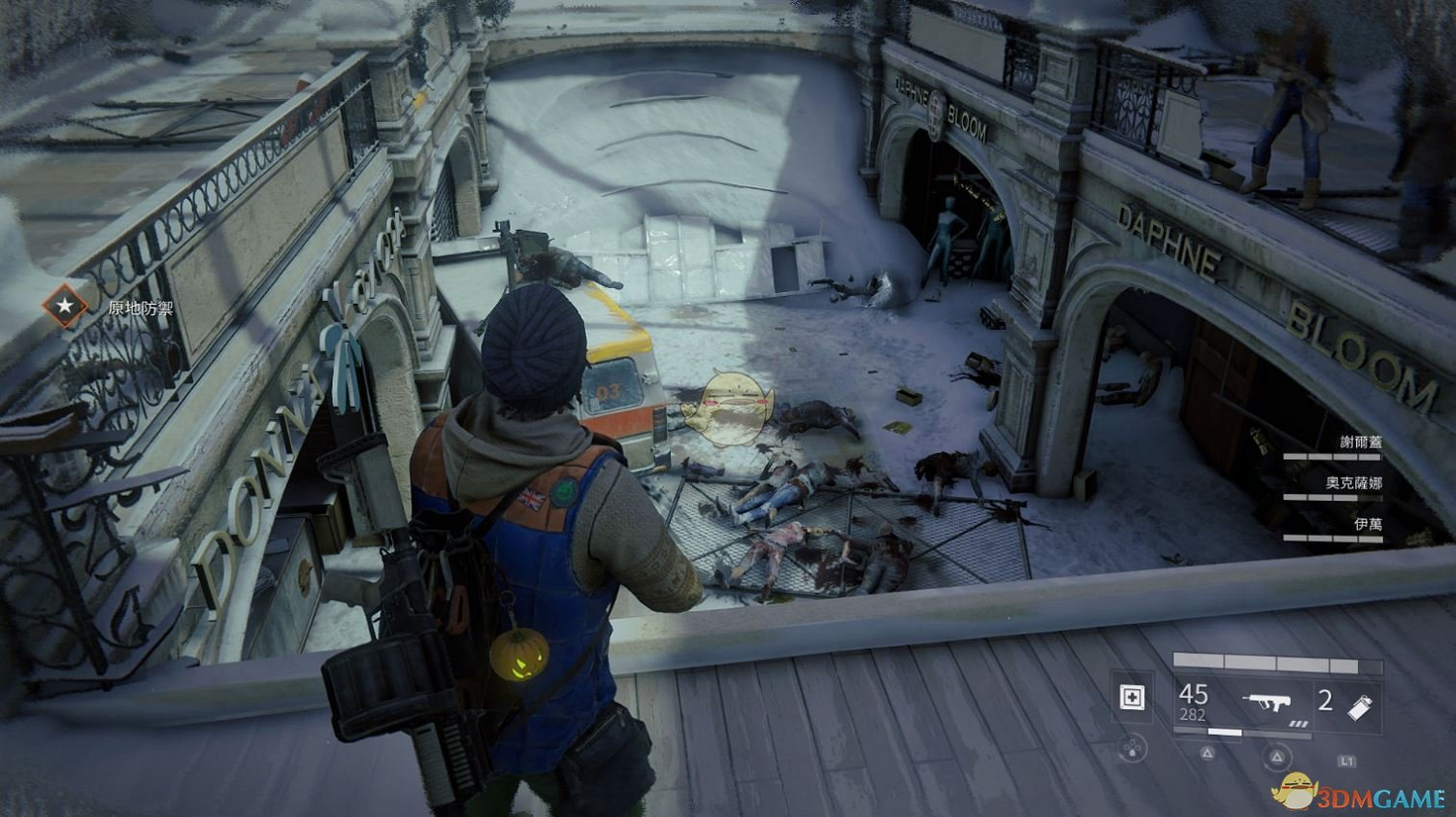The image size is (1456, 817).
Task: Click the 原地防禦 objective star marker
Action: (65, 307)
